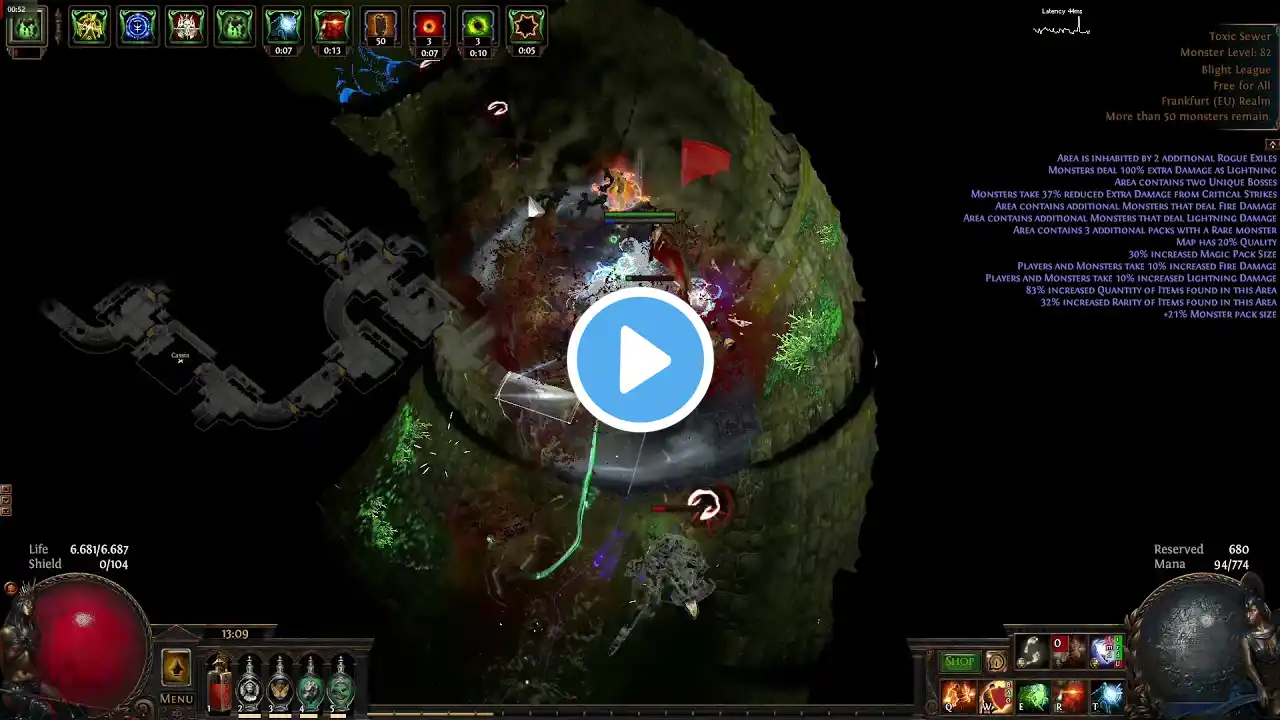
Task: Select the footprints movement skill slot
Action: click(x=1032, y=652)
